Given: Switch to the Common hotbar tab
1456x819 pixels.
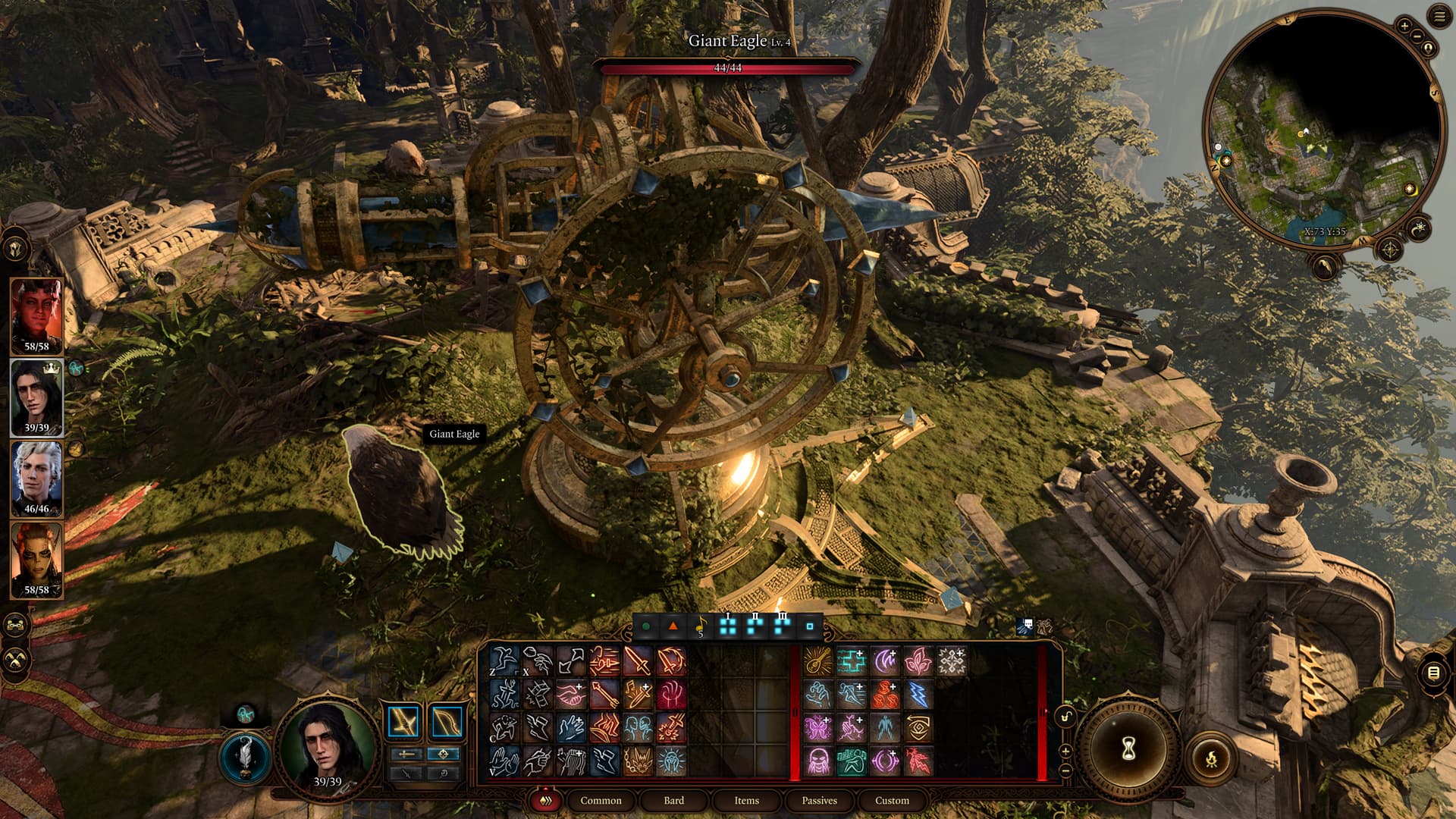Looking at the screenshot, I should tap(601, 800).
